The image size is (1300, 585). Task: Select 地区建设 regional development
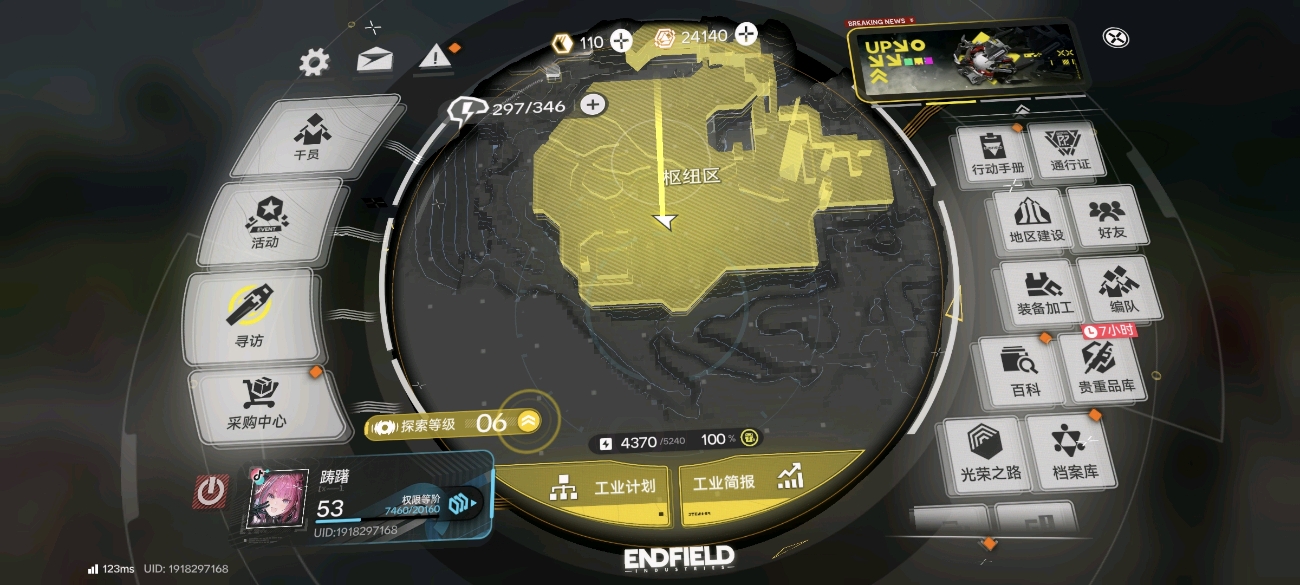point(1037,223)
